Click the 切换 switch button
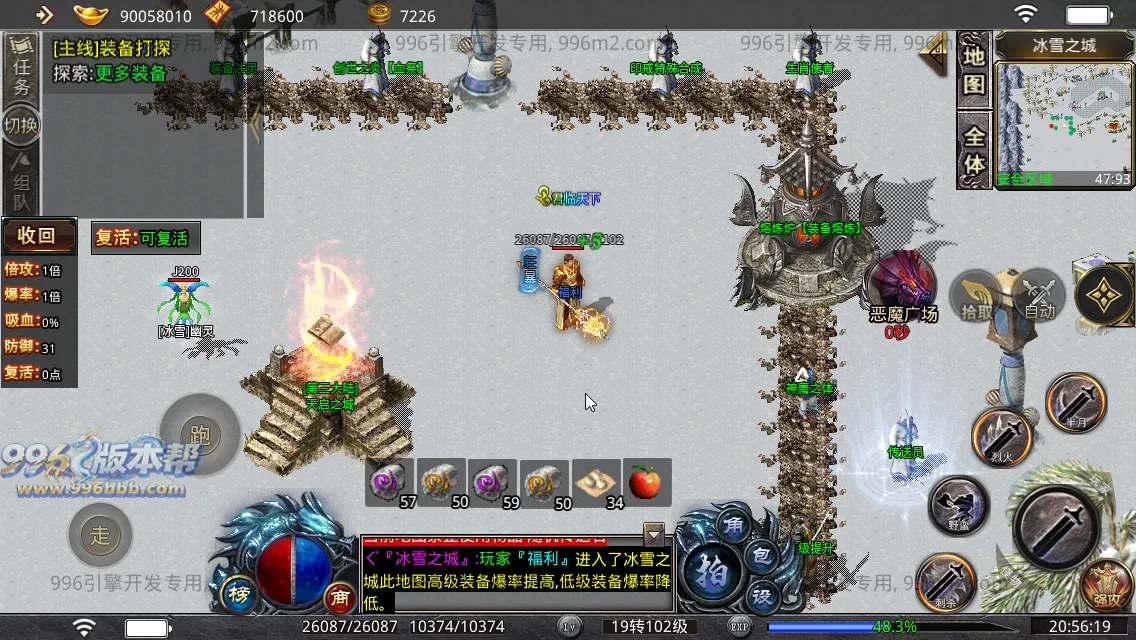This screenshot has height=640, width=1136. tap(21, 126)
